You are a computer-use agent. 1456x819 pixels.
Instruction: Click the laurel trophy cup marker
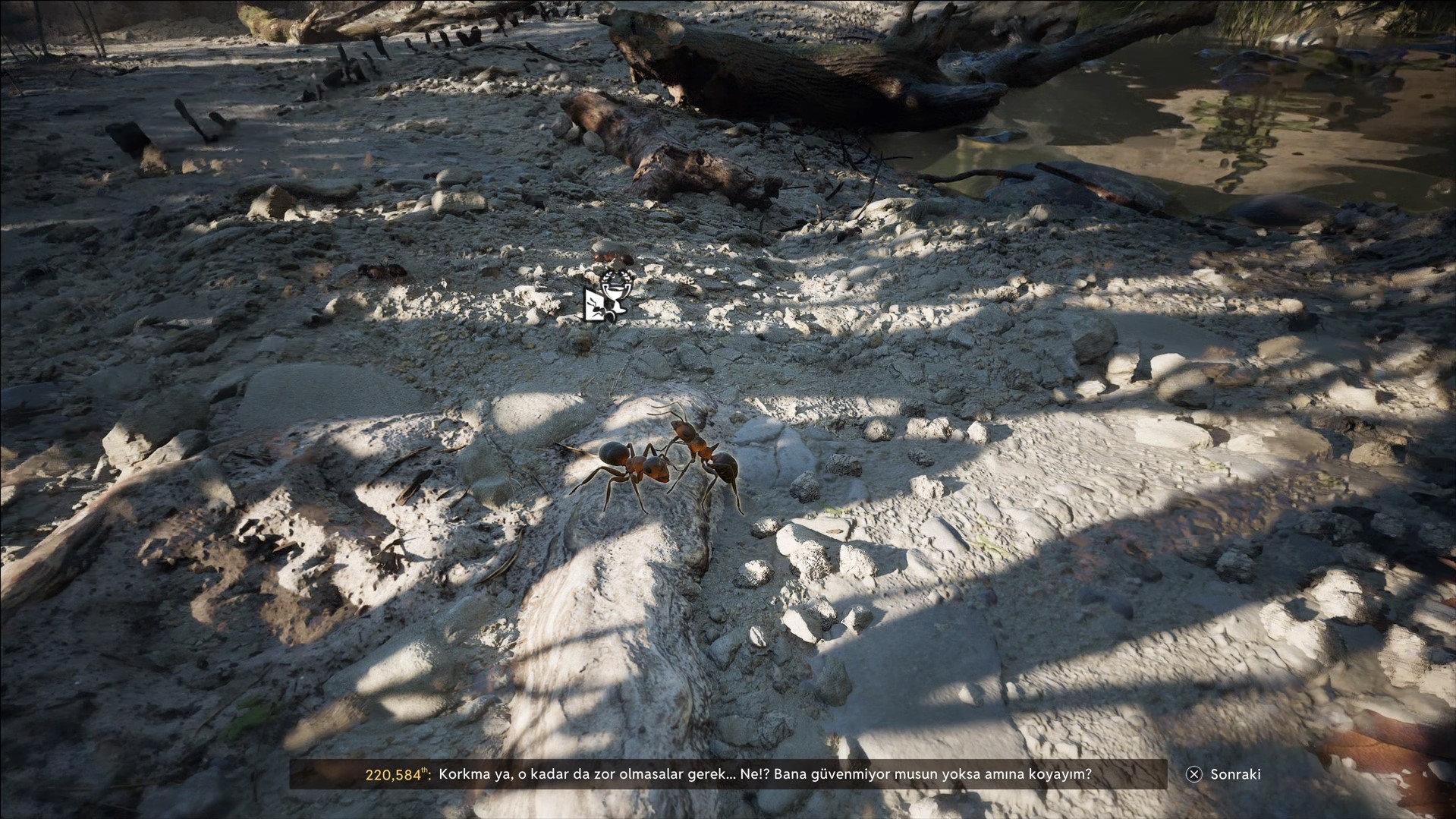615,288
